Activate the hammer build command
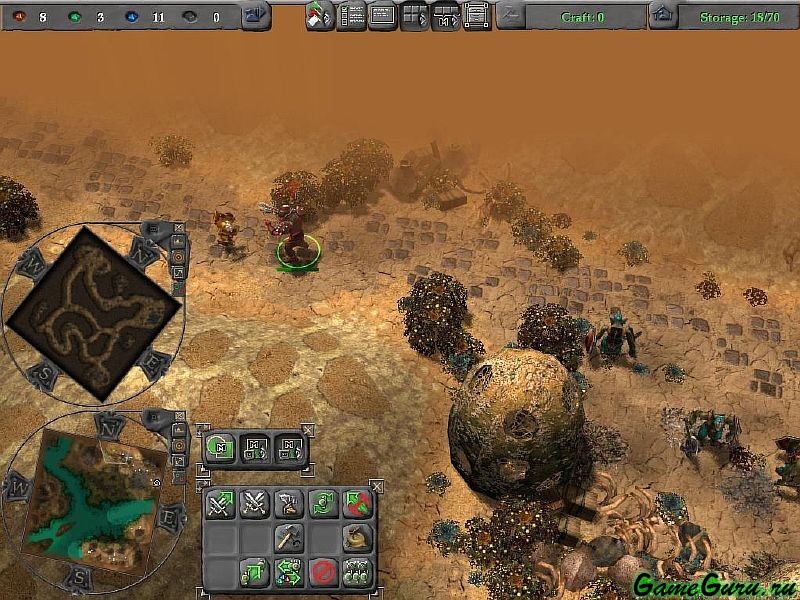This screenshot has height=600, width=800. pyautogui.click(x=289, y=537)
